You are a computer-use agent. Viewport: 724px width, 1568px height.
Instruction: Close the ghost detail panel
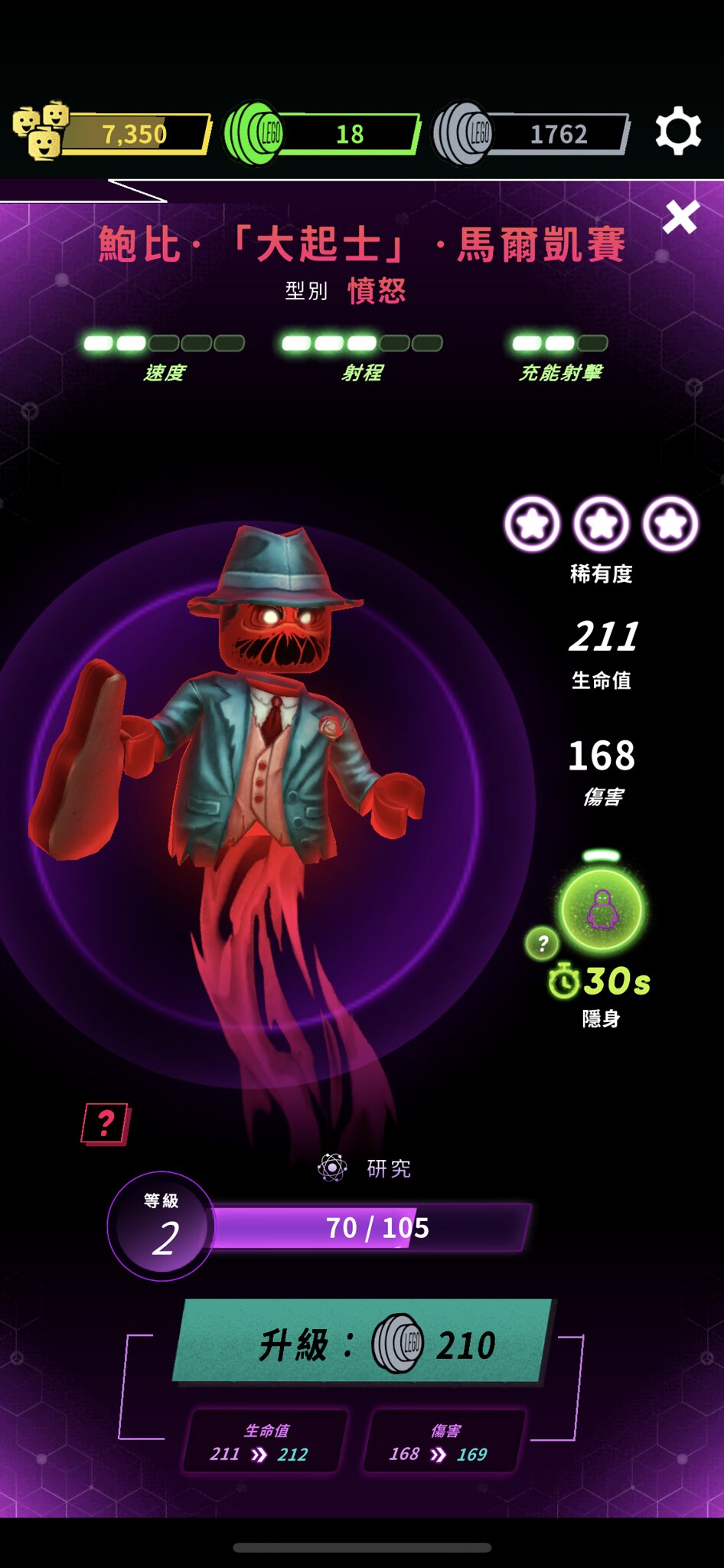point(680,217)
